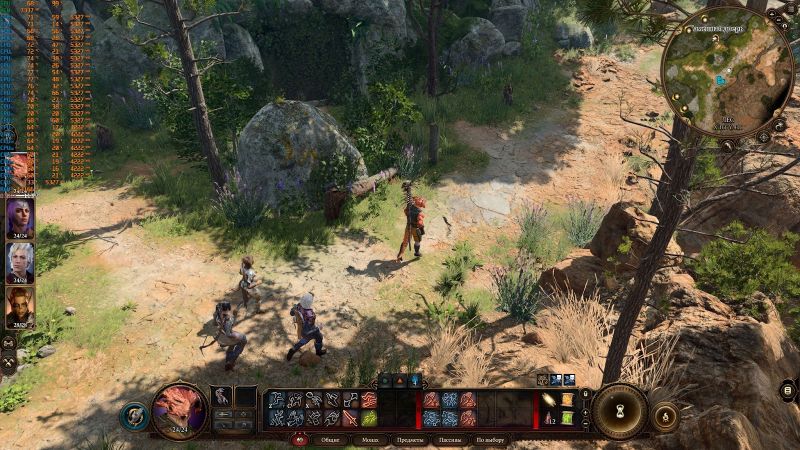
Task: Switch to the По выбору tab
Action: click(x=490, y=439)
